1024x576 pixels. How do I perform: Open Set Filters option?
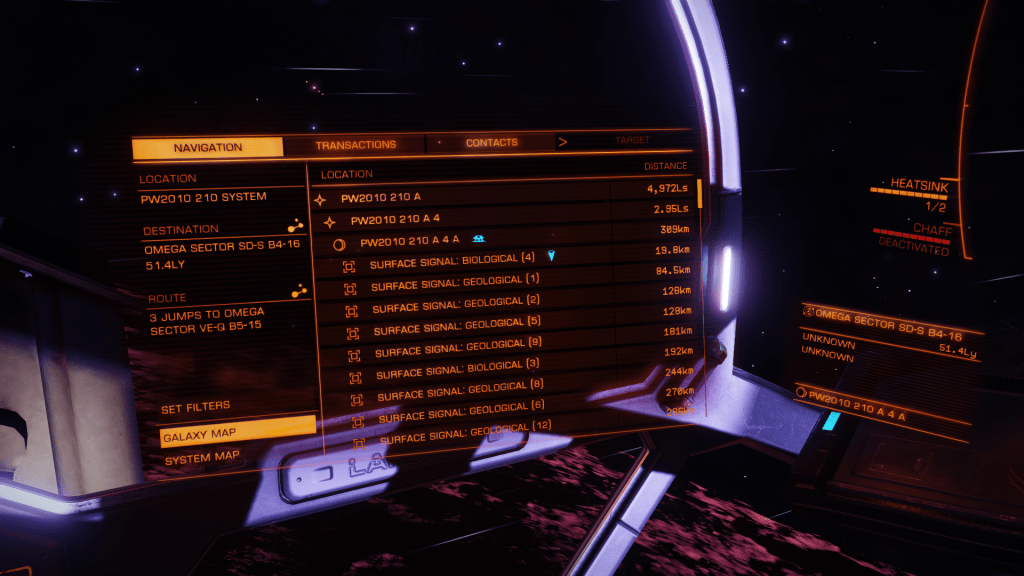click(x=196, y=407)
